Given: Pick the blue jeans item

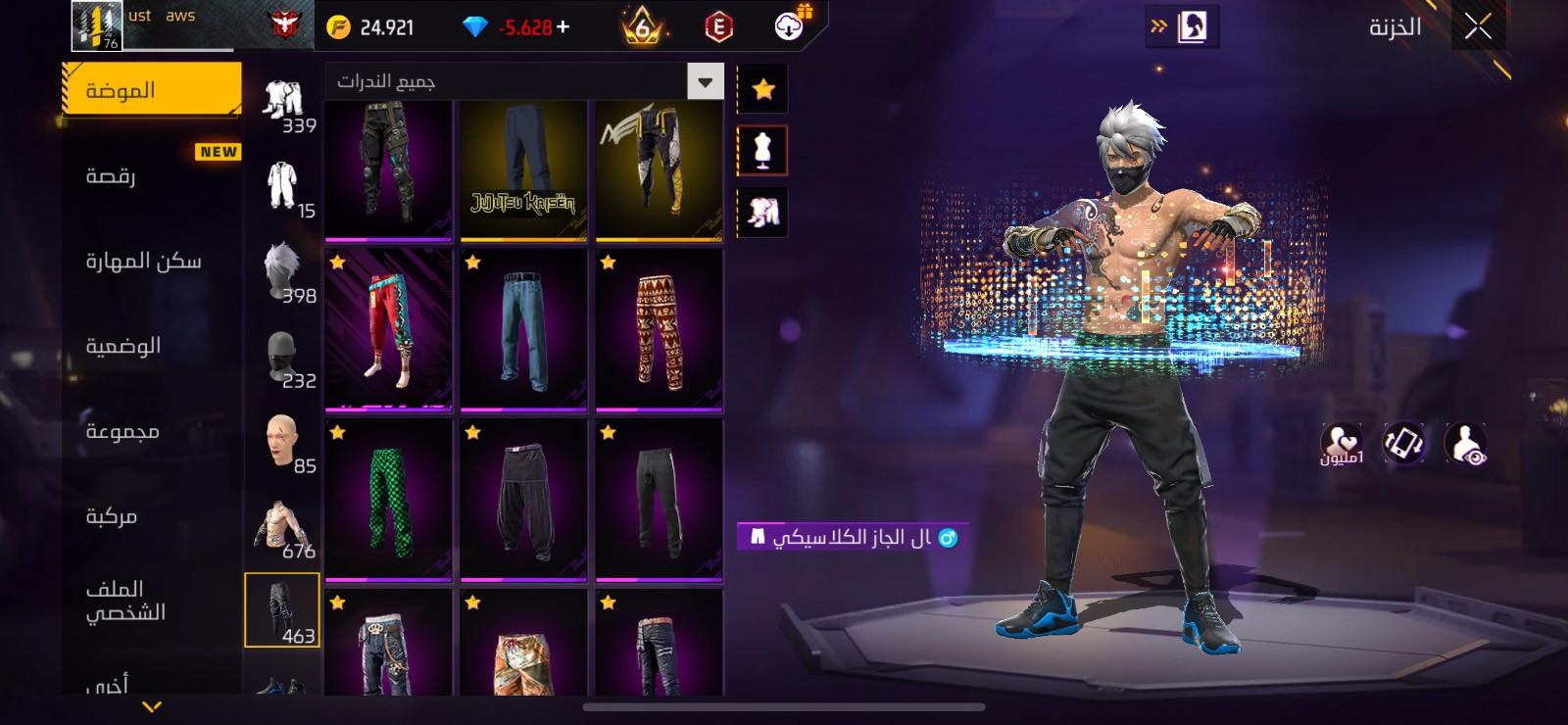Looking at the screenshot, I should coord(523,329).
